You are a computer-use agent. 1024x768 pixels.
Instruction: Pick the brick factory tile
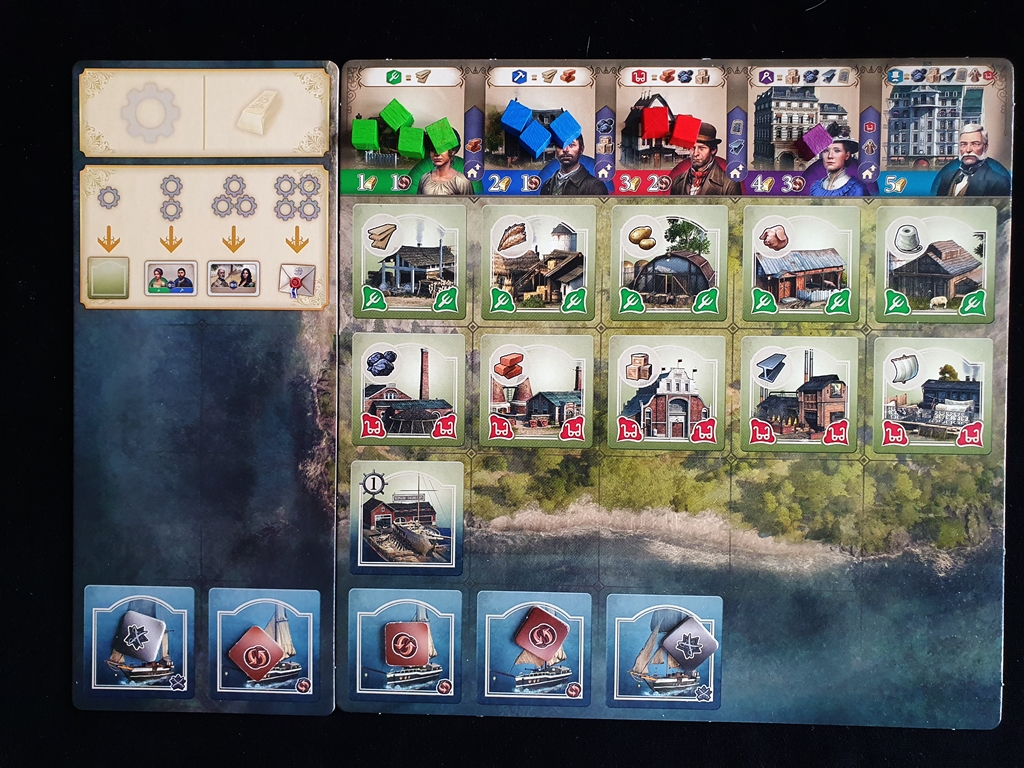pos(537,391)
